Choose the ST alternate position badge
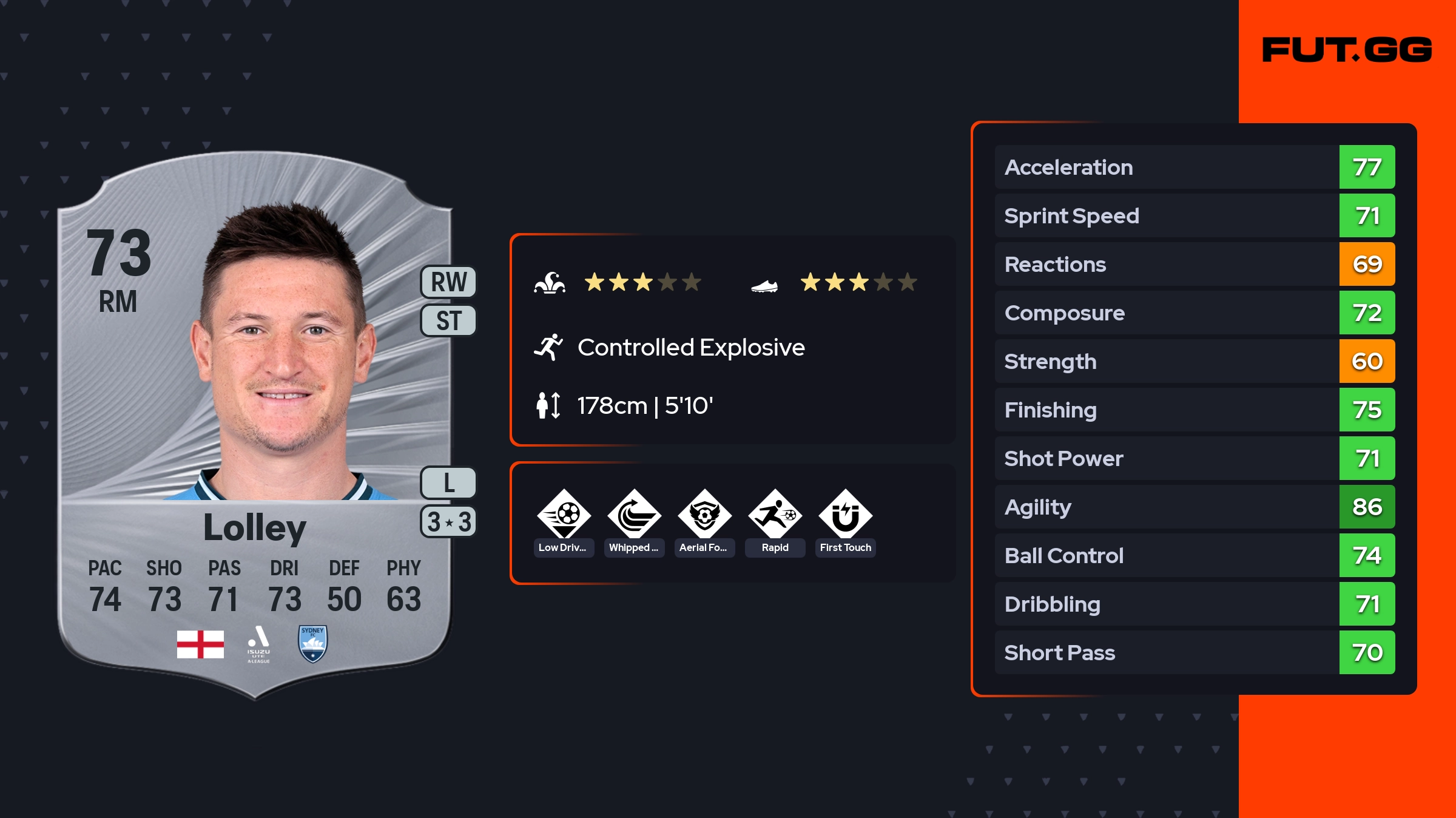 pos(448,320)
